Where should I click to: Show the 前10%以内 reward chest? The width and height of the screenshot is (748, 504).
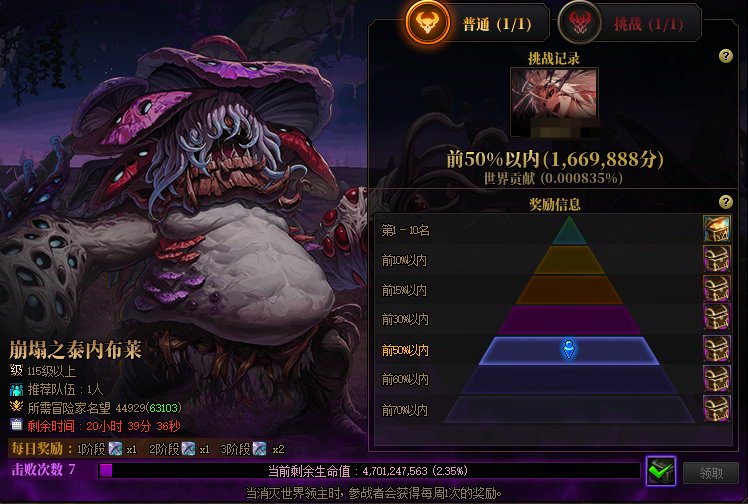[716, 260]
